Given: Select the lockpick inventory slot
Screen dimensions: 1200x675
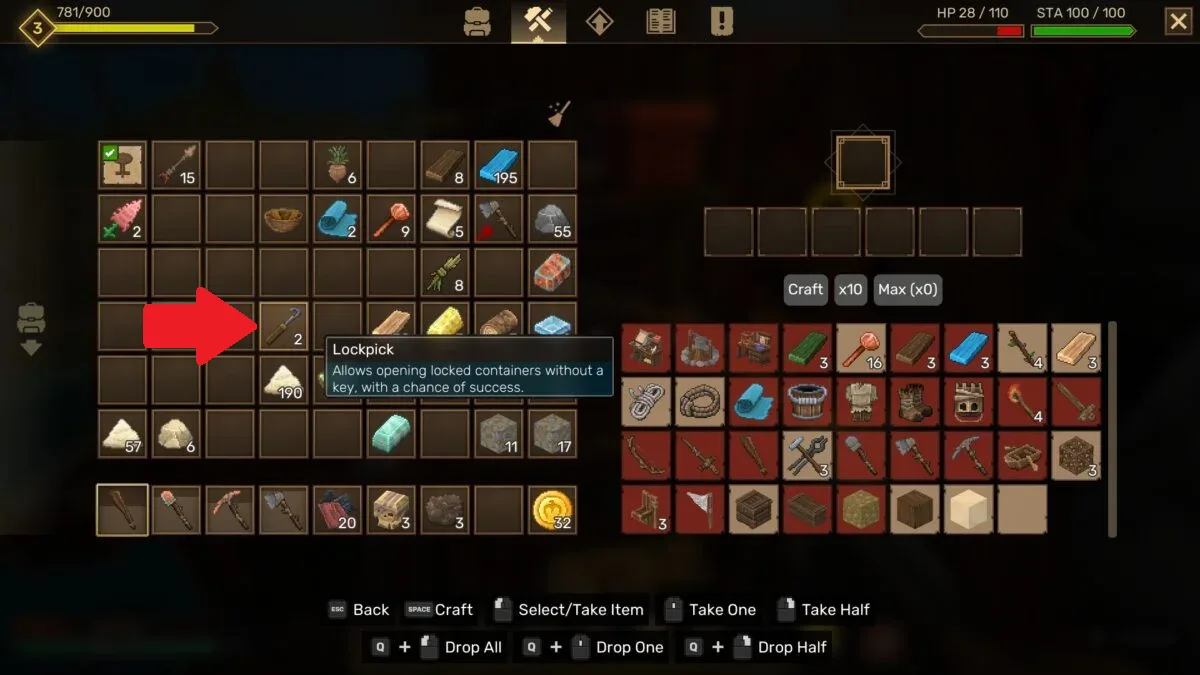Looking at the screenshot, I should click(284, 326).
